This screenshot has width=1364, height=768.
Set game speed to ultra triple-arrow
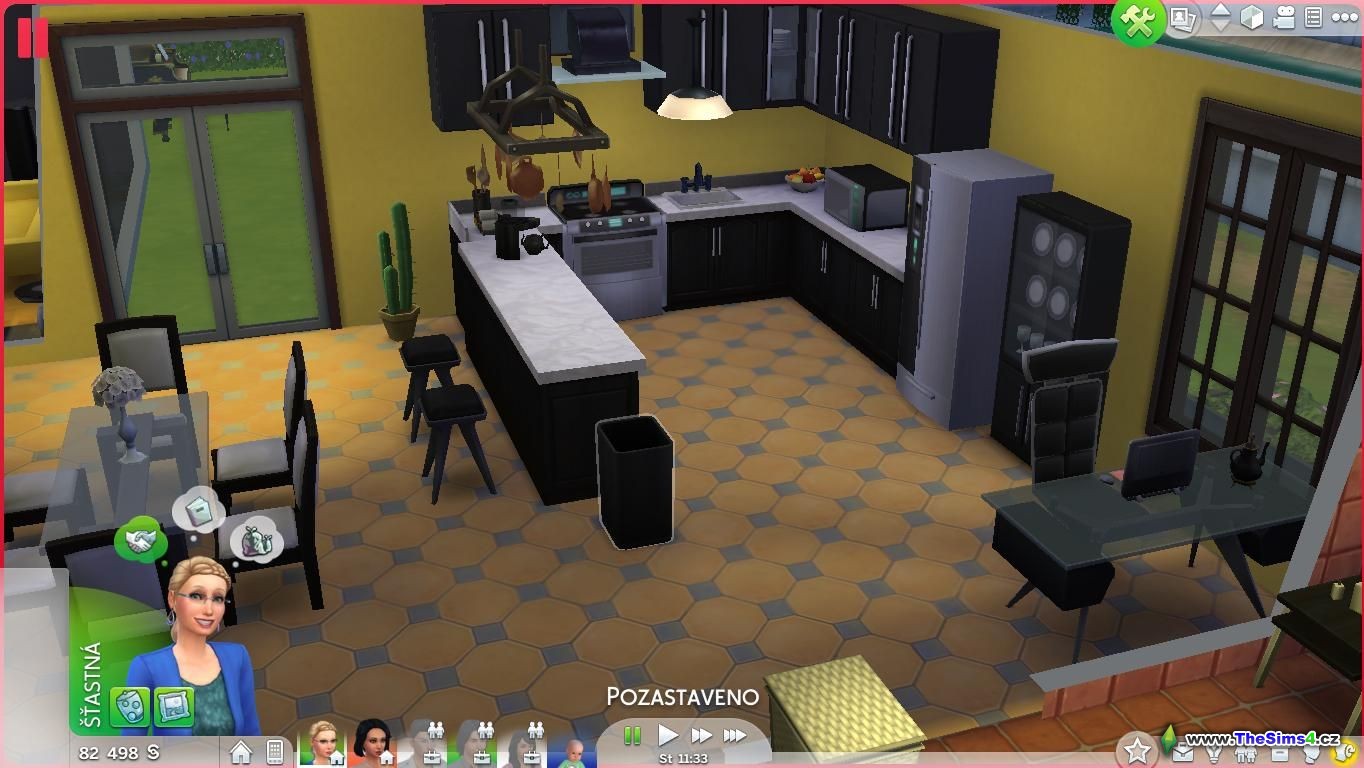click(x=735, y=736)
